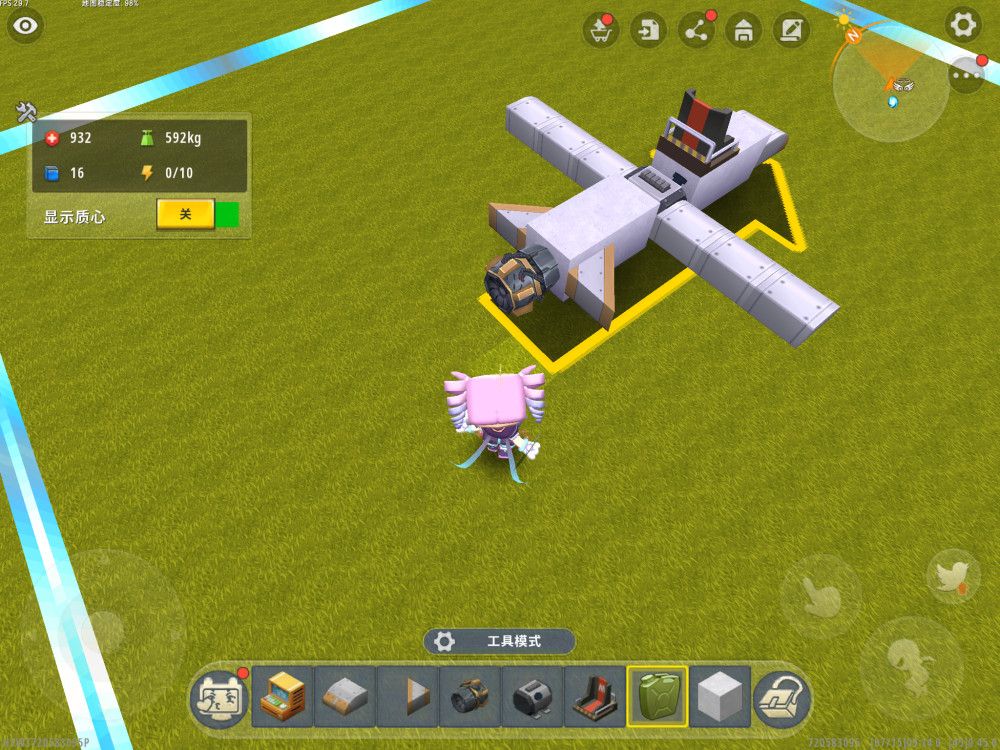Tap the house home icon

(x=743, y=30)
